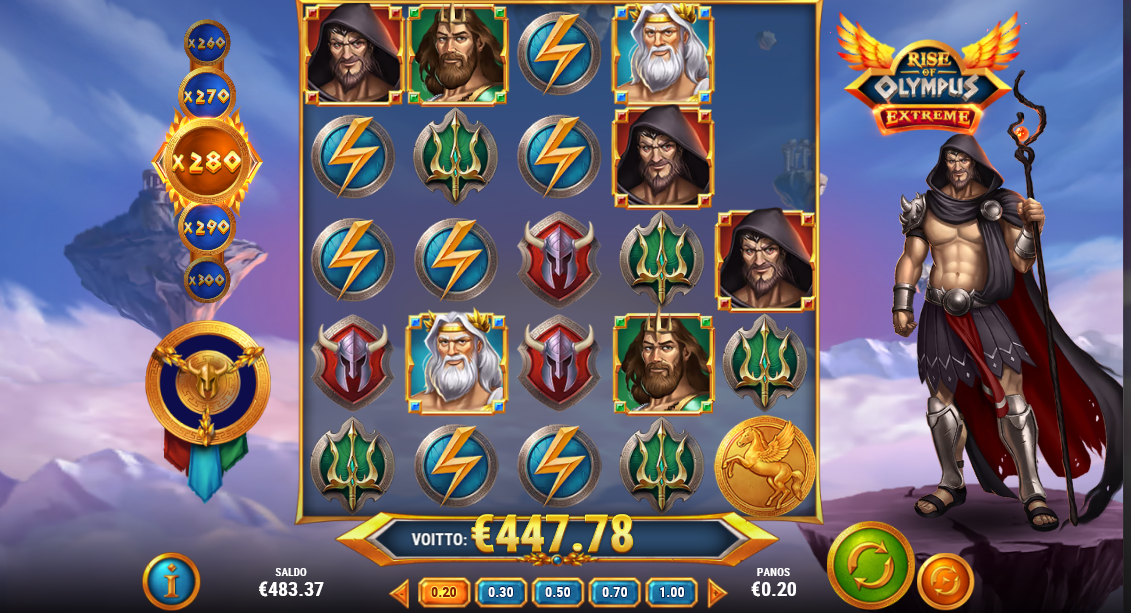Image resolution: width=1131 pixels, height=613 pixels.
Task: Decrease bet with the left arrow
Action: pyautogui.click(x=400, y=593)
